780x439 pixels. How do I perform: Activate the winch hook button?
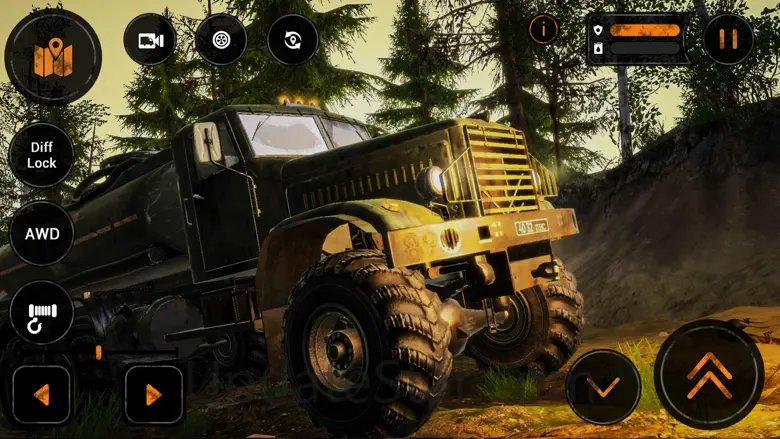(x=42, y=313)
